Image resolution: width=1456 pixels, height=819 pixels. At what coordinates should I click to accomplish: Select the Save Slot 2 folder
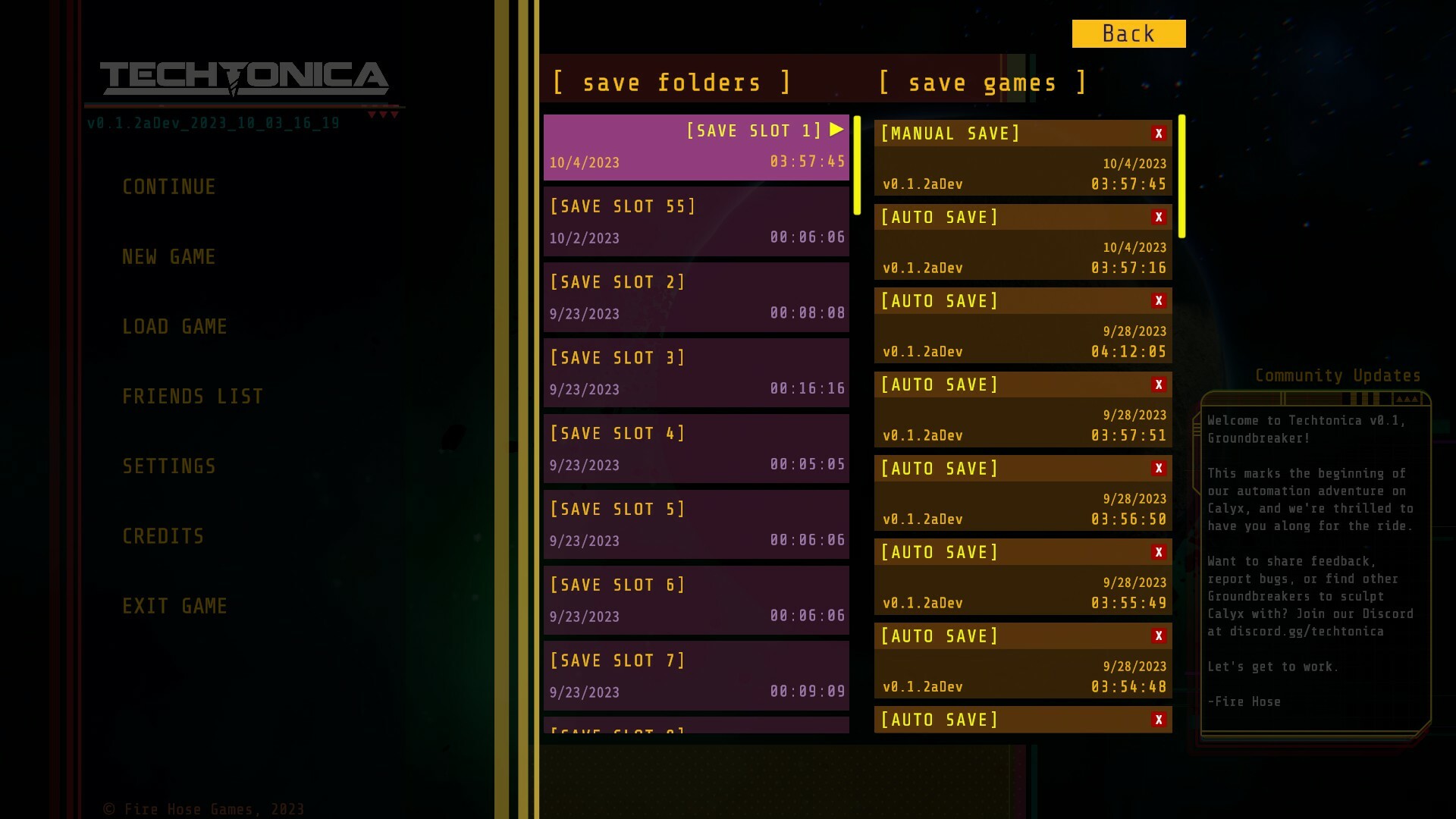[x=696, y=297]
